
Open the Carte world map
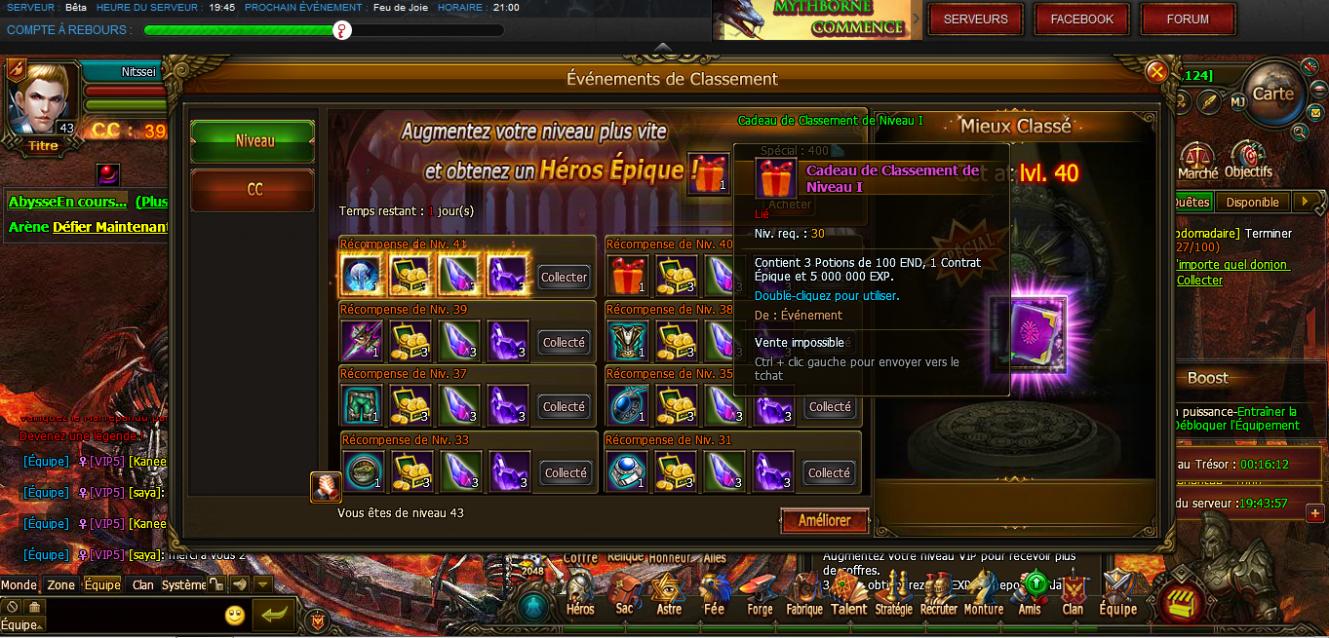[1272, 93]
